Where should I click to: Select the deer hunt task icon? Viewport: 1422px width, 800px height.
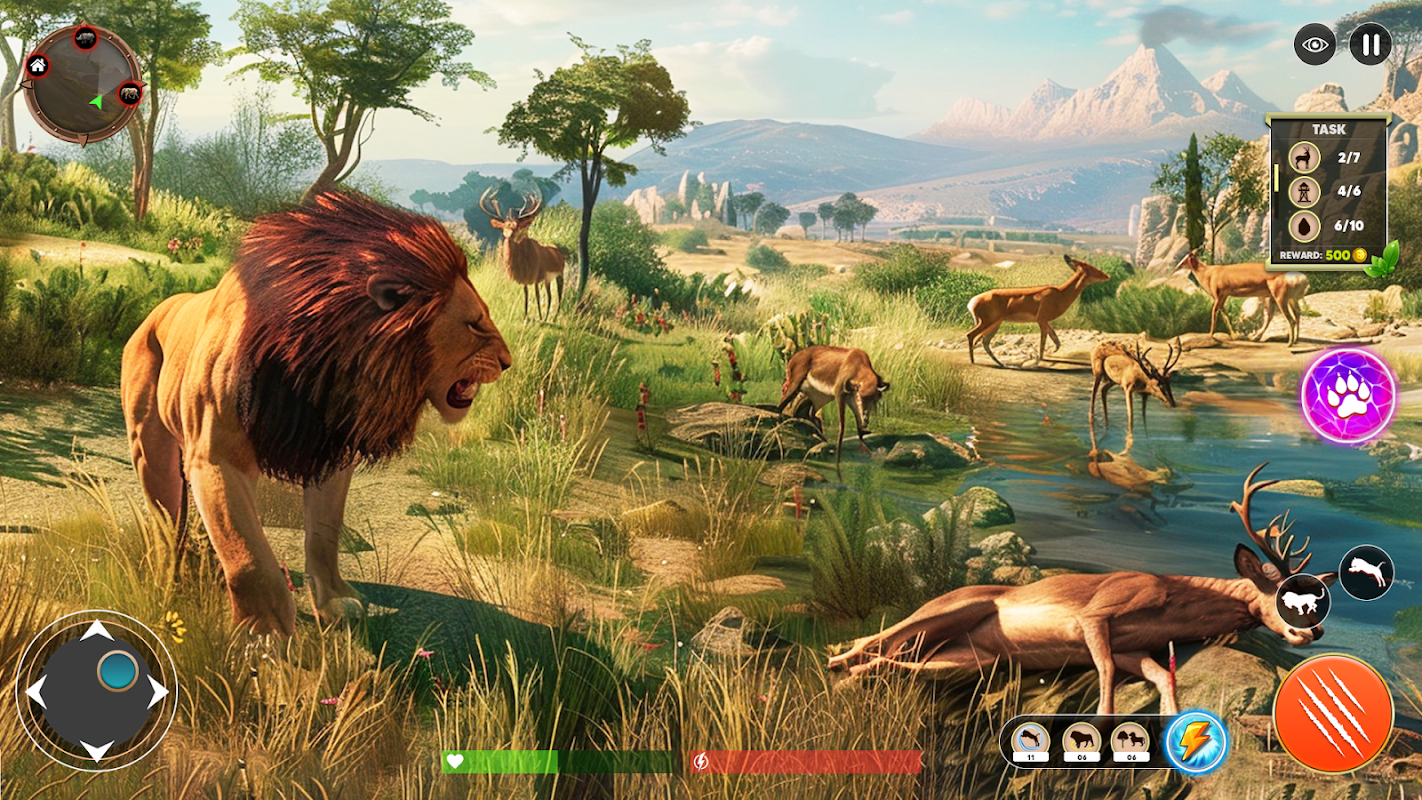(1303, 157)
